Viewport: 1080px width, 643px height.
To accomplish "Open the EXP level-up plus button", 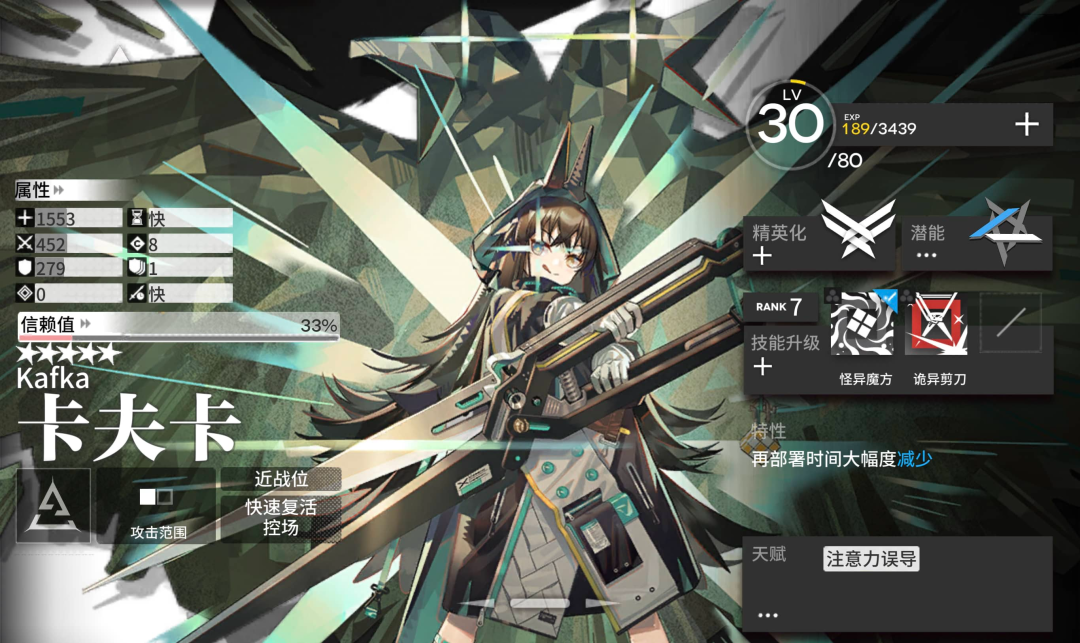I will (x=1027, y=125).
